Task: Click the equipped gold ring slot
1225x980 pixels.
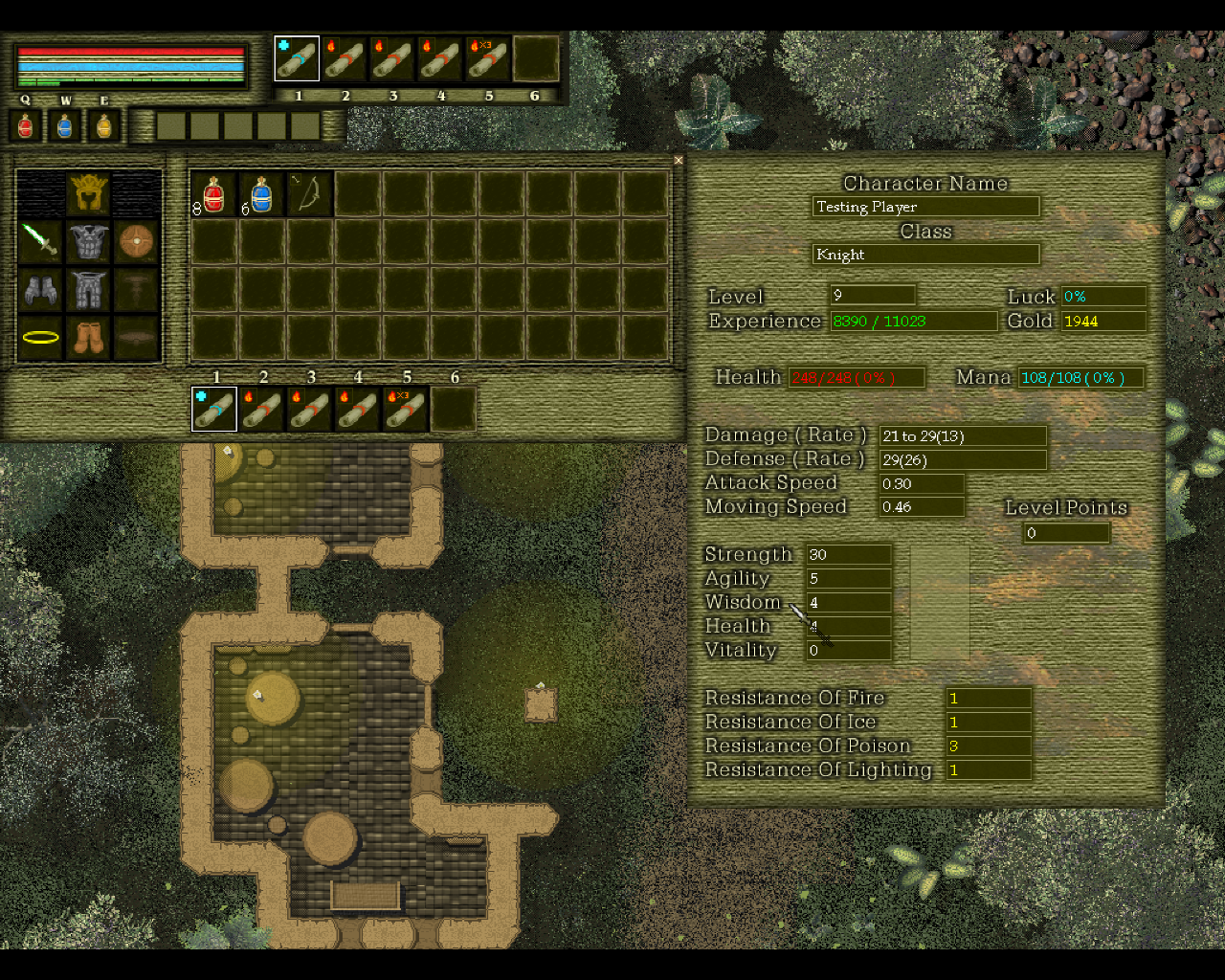Action: pos(41,337)
